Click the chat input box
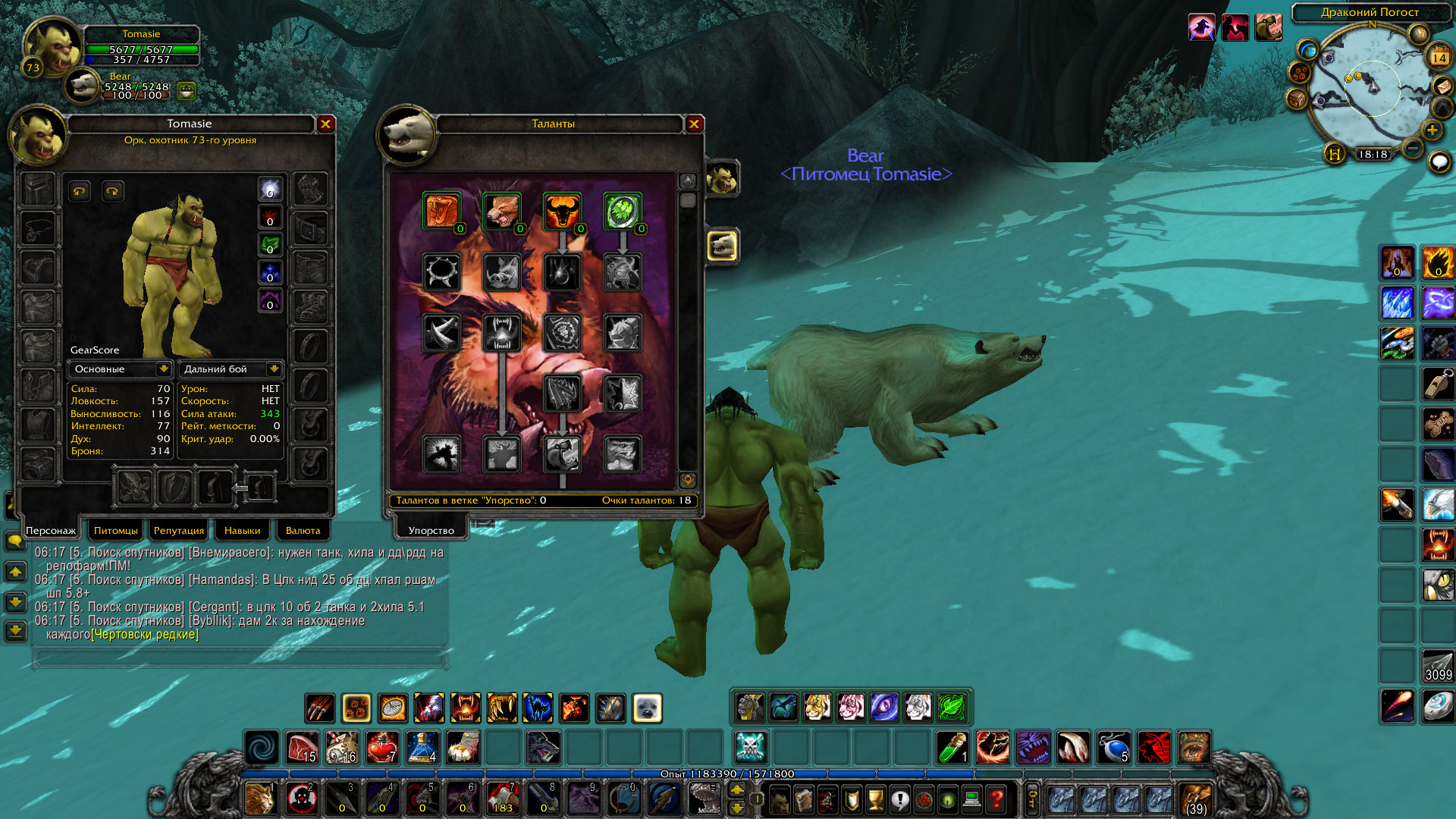Viewport: 1456px width, 819px height. coord(239,657)
